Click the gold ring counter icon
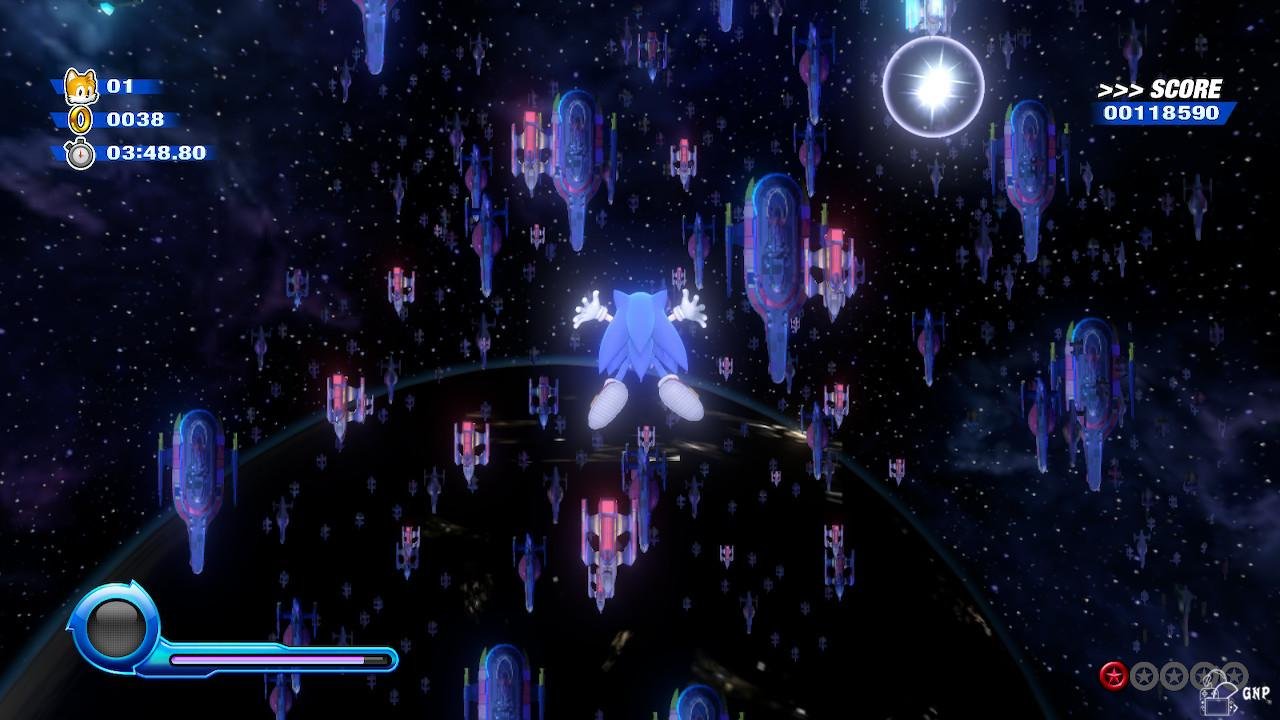 point(80,120)
